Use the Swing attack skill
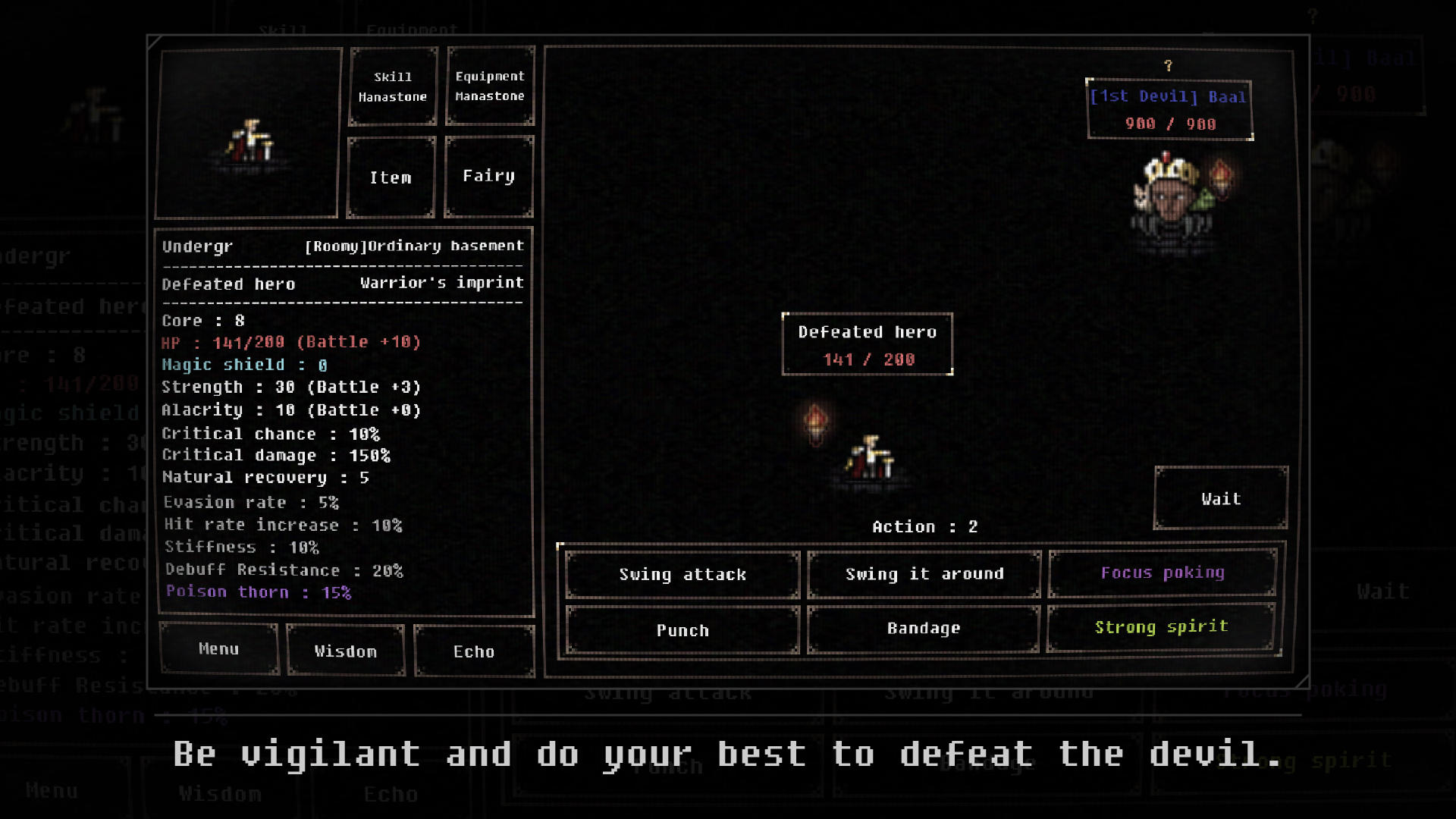The image size is (1456, 819). point(681,574)
